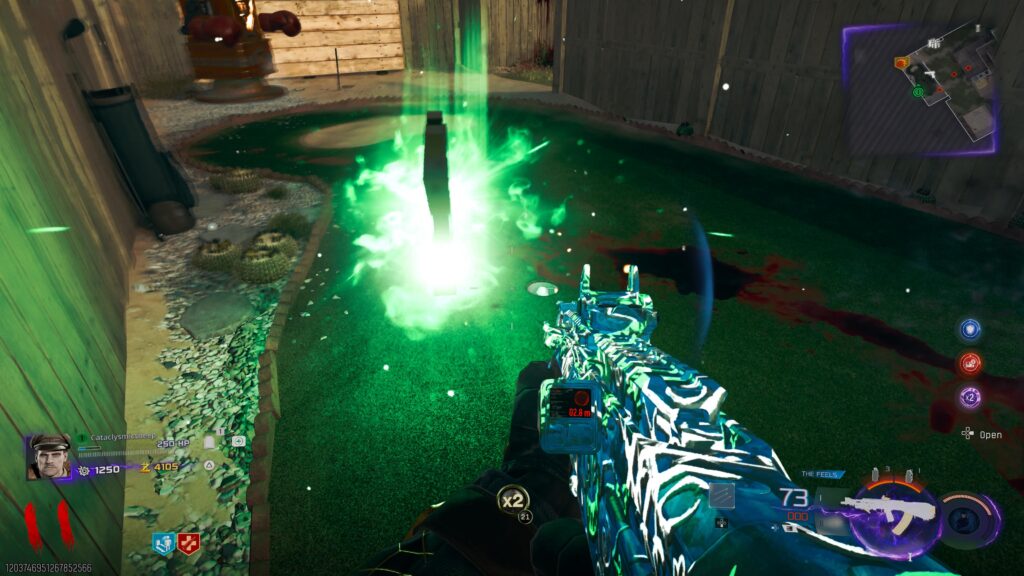Click the equipped rifle weapon icon
This screenshot has width=1024, height=576.
coord(888,510)
